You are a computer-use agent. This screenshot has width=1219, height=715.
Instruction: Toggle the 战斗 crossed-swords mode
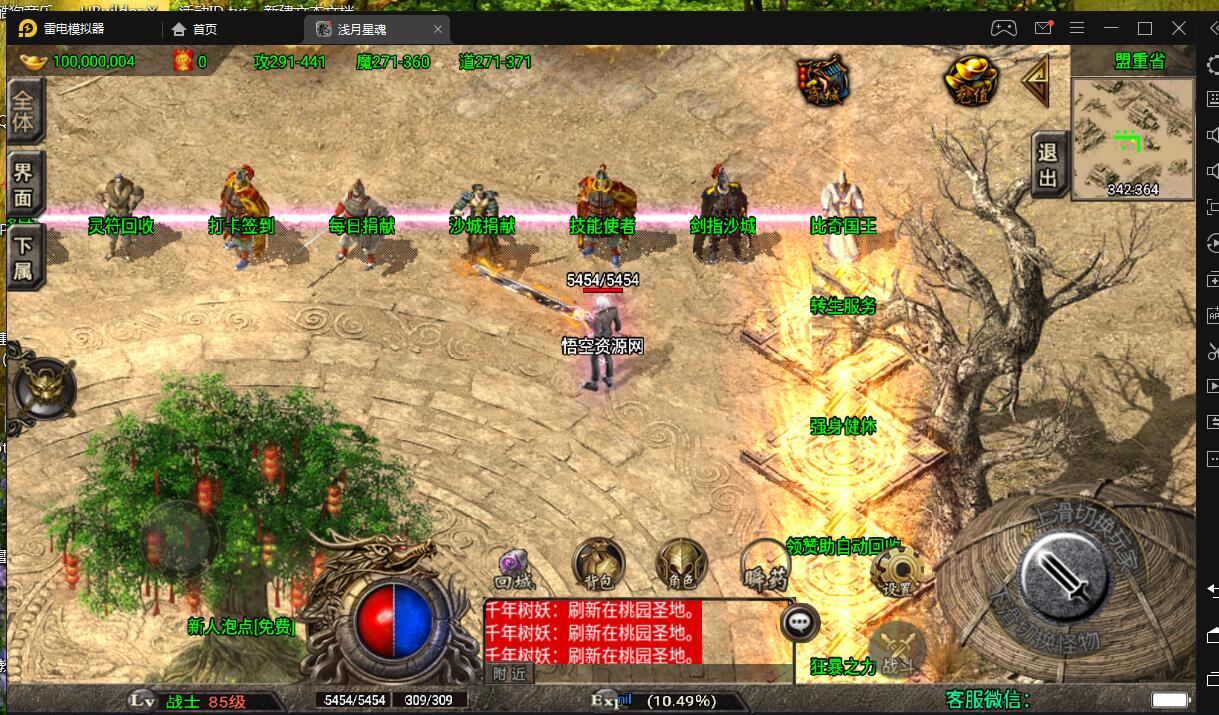click(897, 646)
